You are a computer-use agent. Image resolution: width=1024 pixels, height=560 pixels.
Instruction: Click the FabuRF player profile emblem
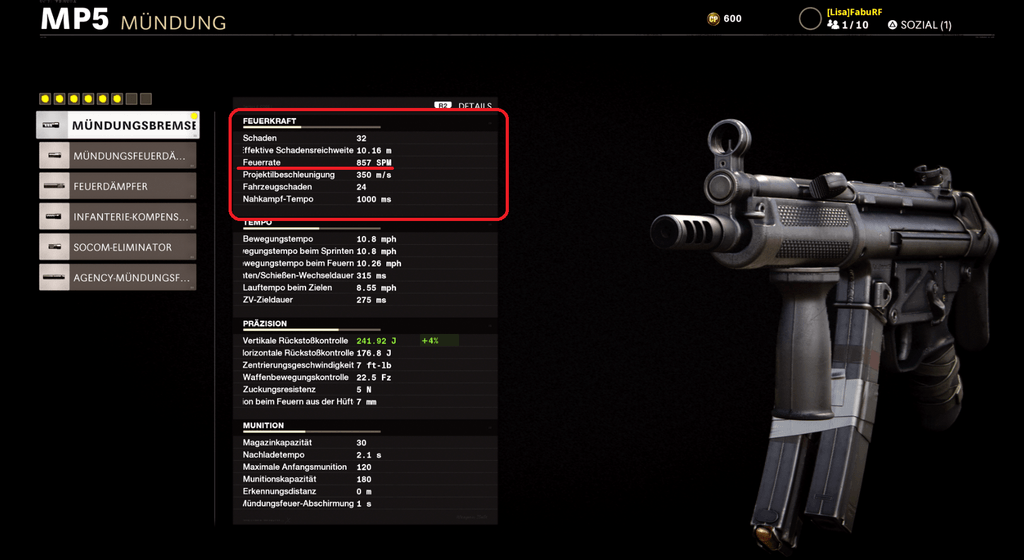(809, 18)
